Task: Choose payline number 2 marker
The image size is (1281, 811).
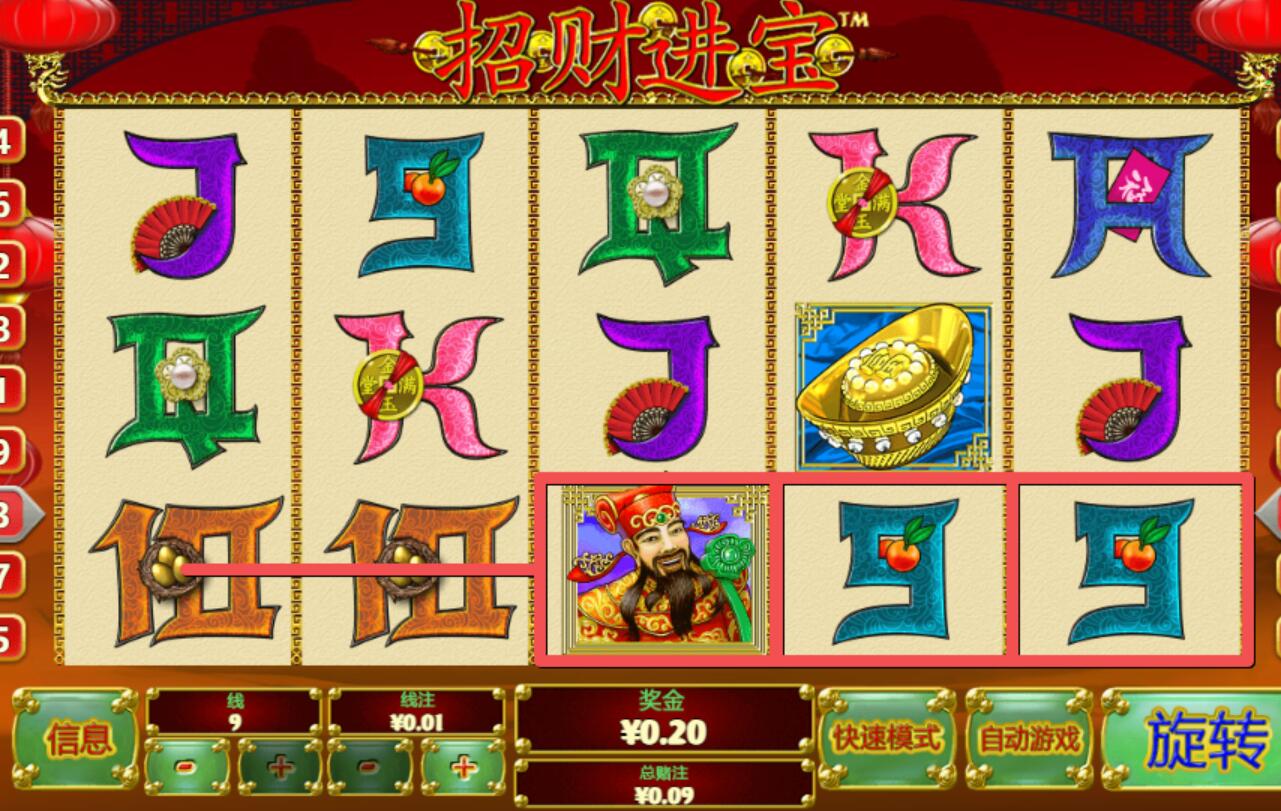Action: pyautogui.click(x=8, y=266)
